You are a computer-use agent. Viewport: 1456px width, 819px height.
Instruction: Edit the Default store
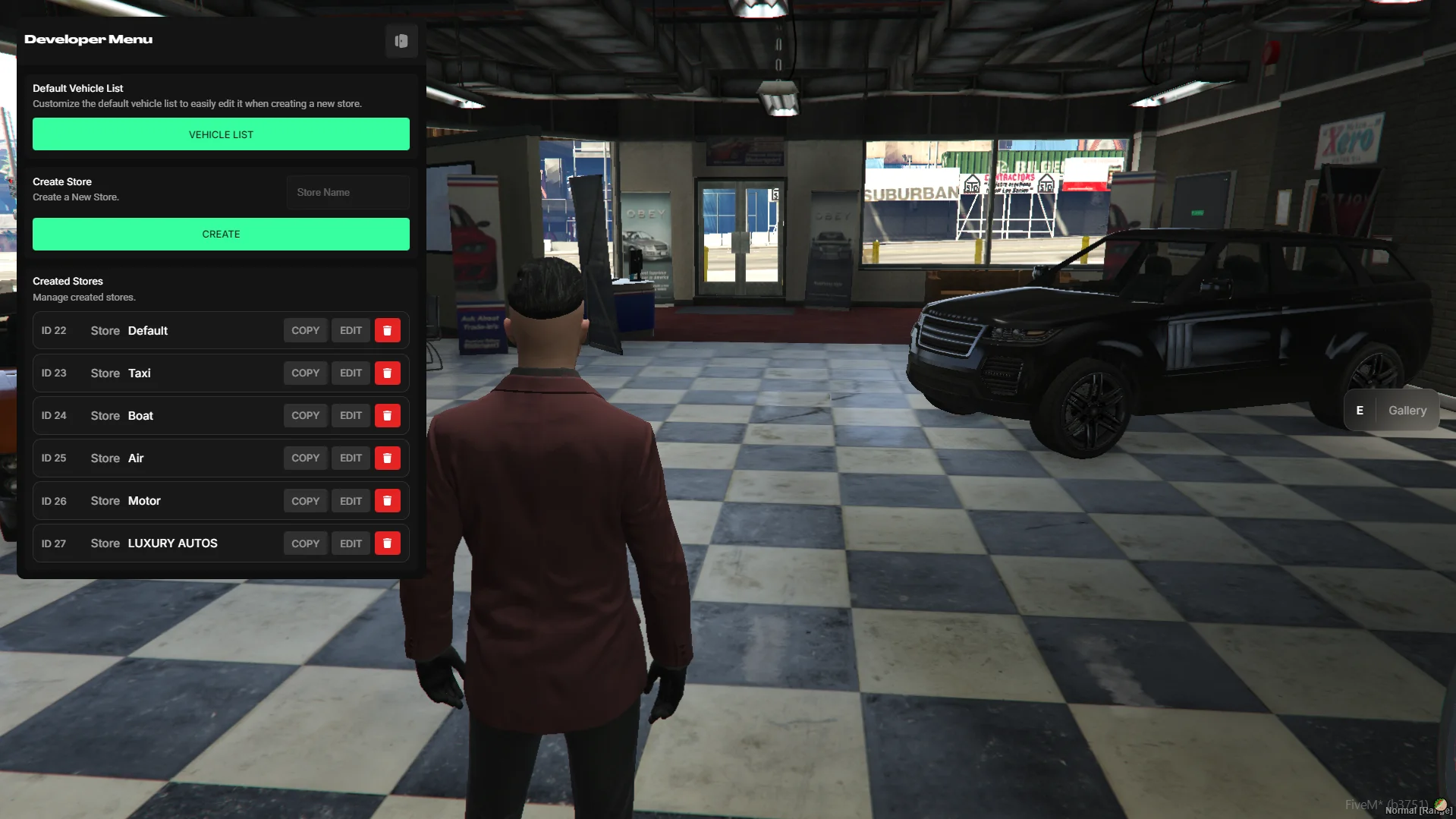coord(351,331)
